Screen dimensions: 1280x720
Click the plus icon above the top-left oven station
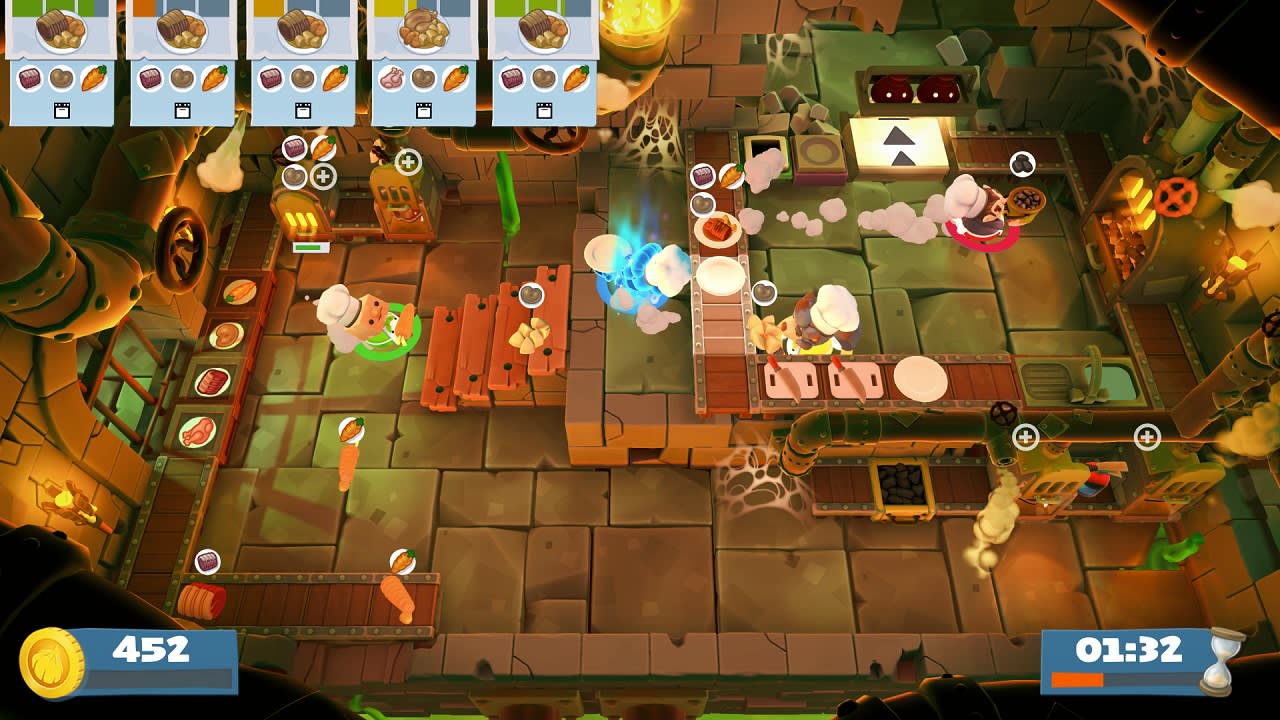[x=322, y=175]
